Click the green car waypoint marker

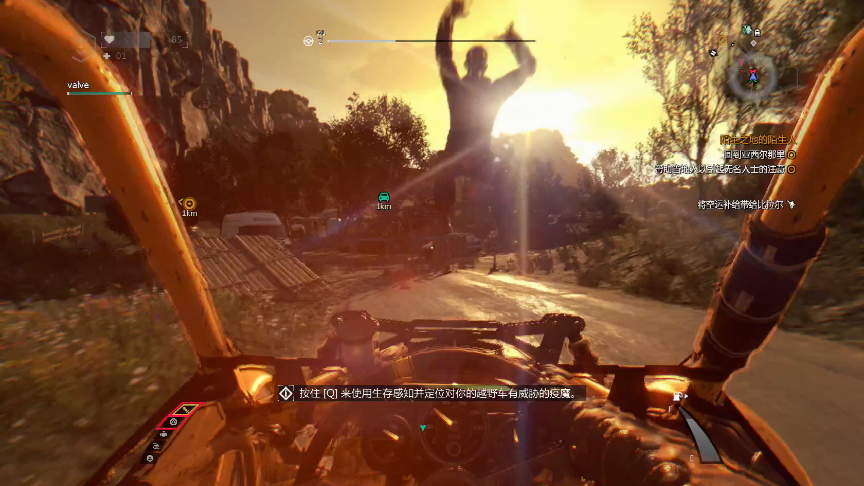click(x=383, y=196)
